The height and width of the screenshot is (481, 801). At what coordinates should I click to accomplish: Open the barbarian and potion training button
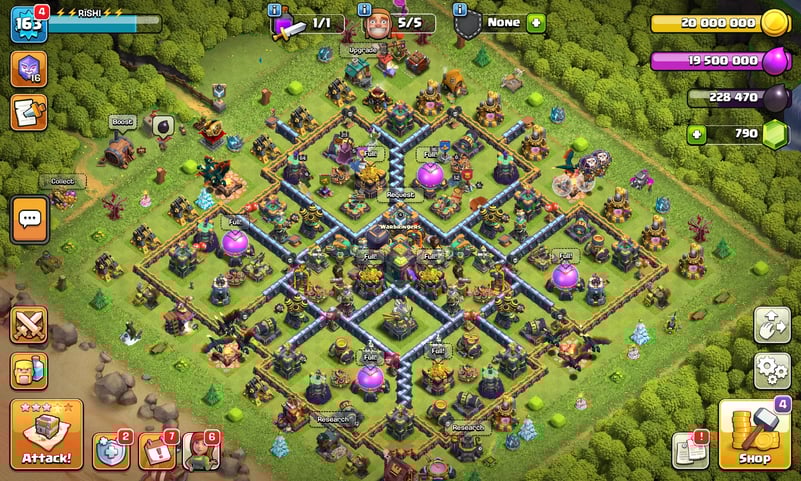(x=29, y=371)
